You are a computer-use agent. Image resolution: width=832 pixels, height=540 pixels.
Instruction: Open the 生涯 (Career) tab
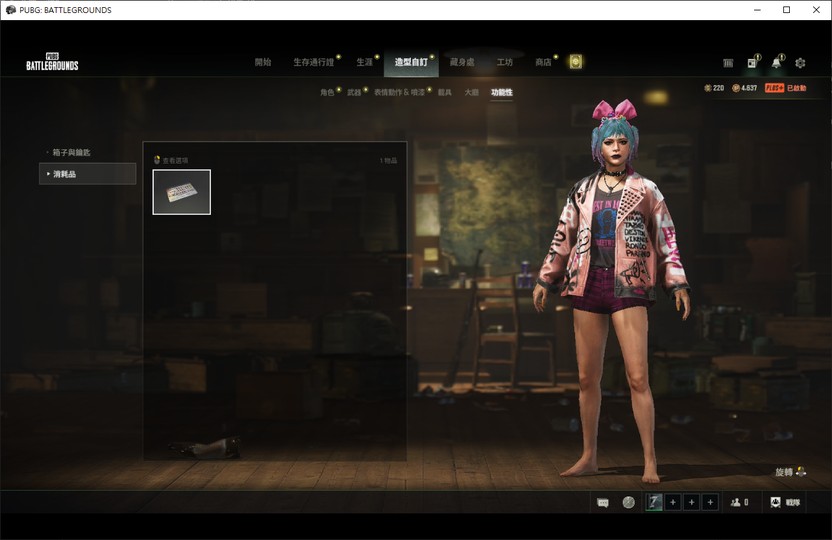(x=364, y=62)
